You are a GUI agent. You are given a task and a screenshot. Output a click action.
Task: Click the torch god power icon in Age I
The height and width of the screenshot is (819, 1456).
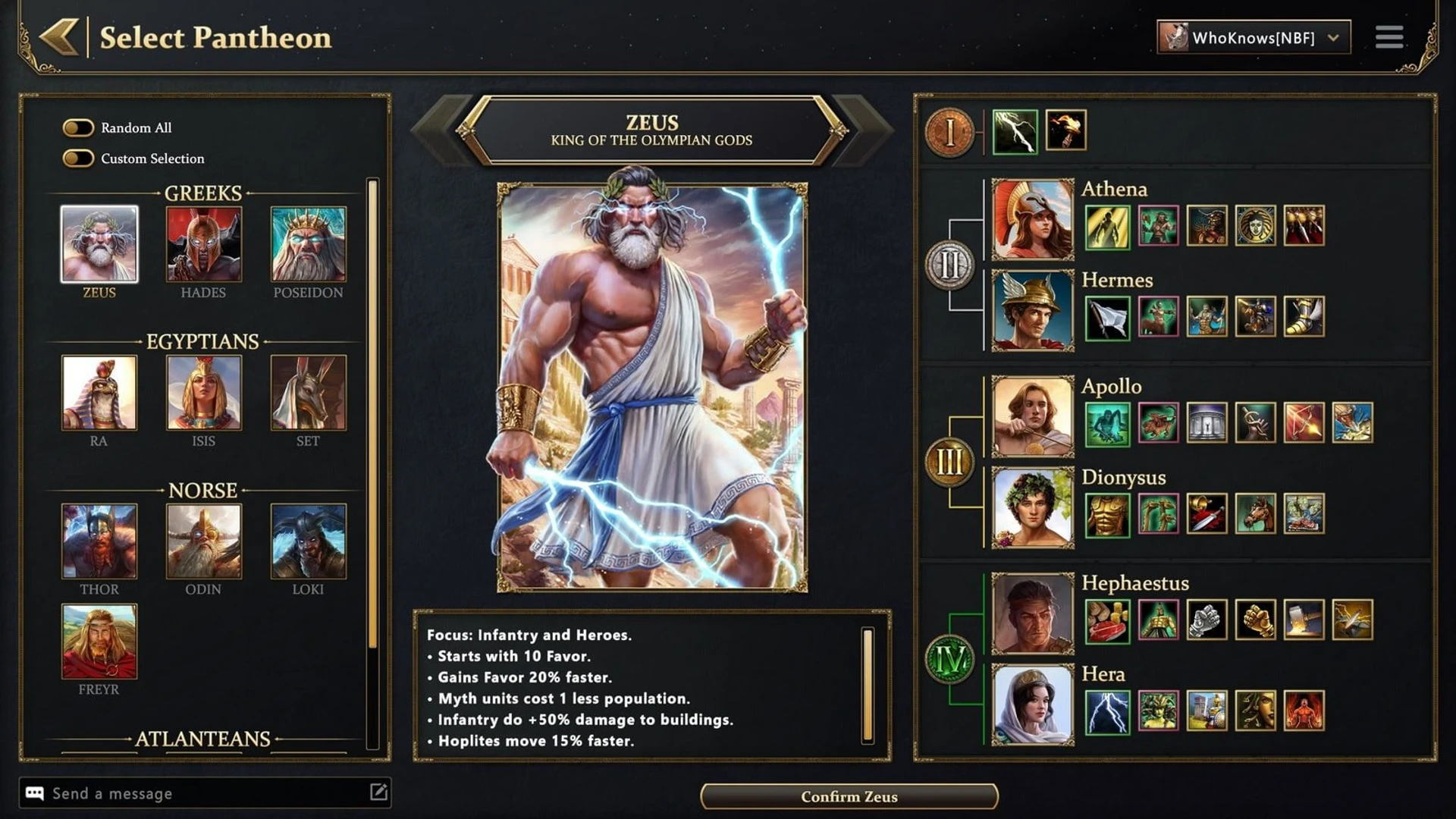pos(1065,130)
